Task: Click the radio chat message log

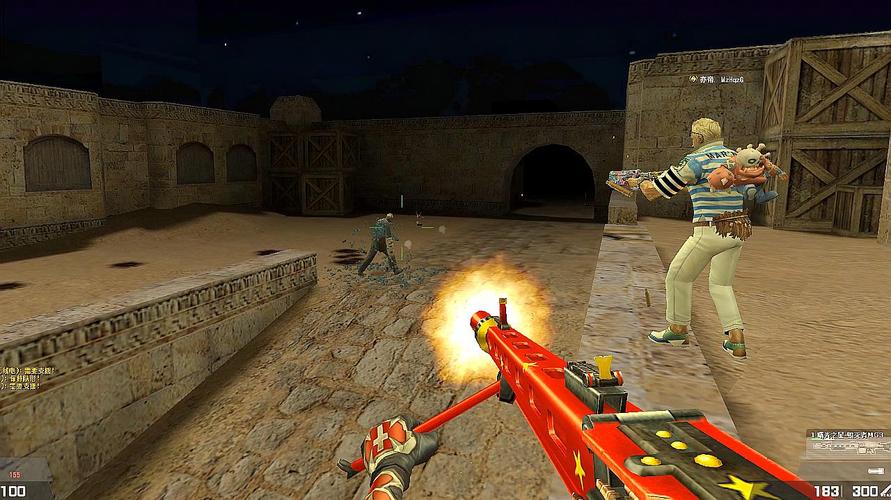Action: coord(27,380)
